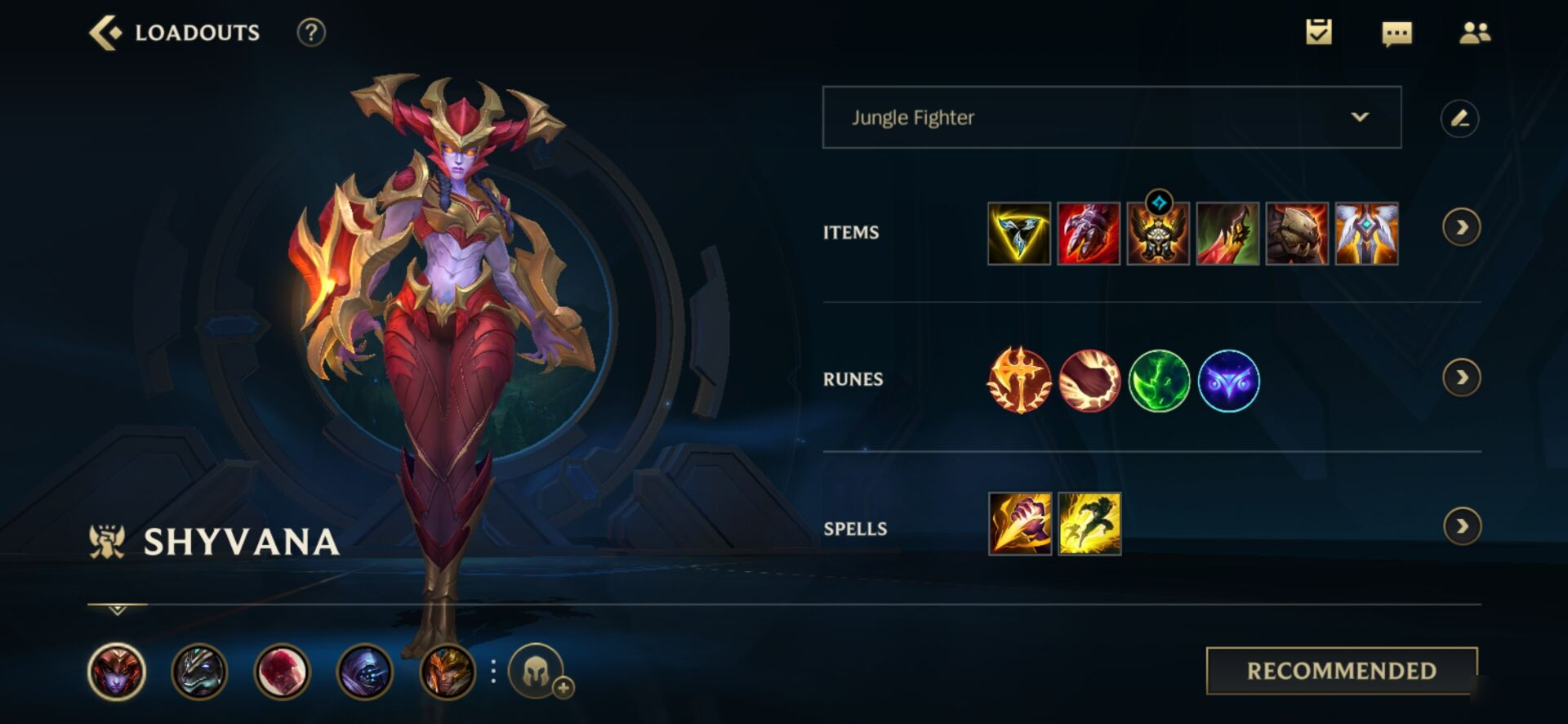This screenshot has height=724, width=1568.
Task: Edit the loadout name with the pencil button
Action: click(1459, 118)
